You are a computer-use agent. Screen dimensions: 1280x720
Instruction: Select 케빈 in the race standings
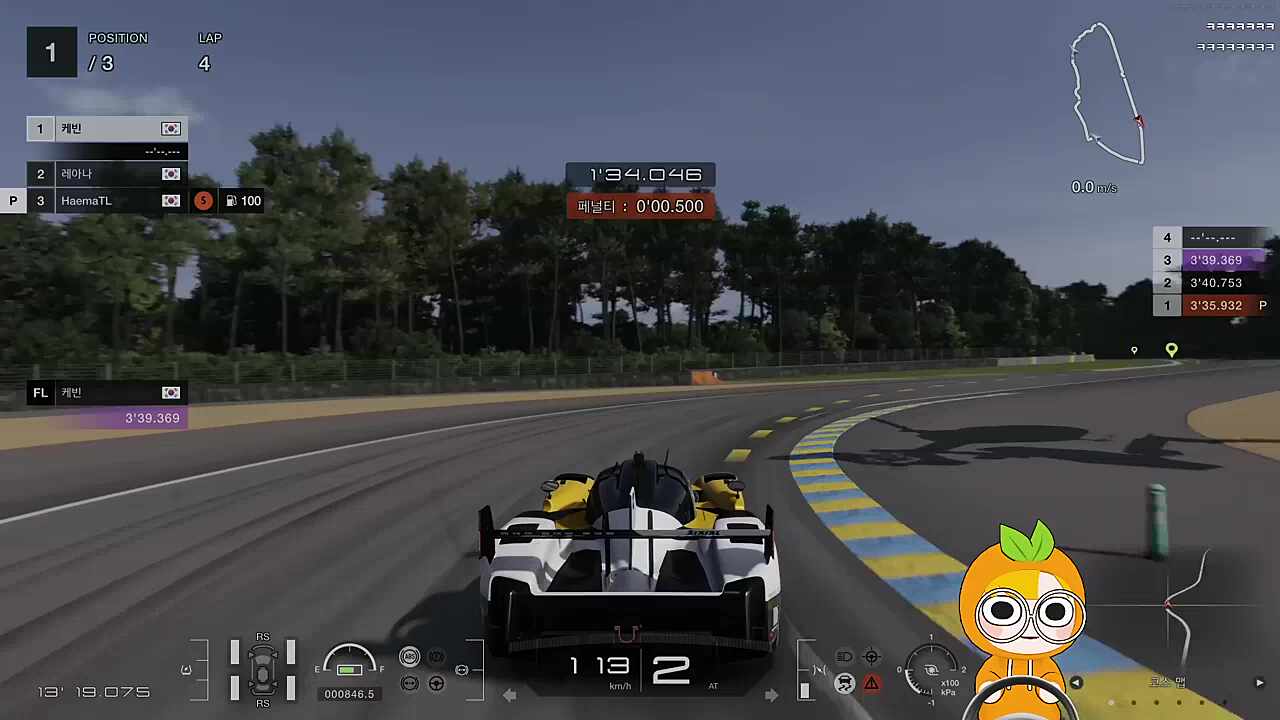[x=106, y=129]
